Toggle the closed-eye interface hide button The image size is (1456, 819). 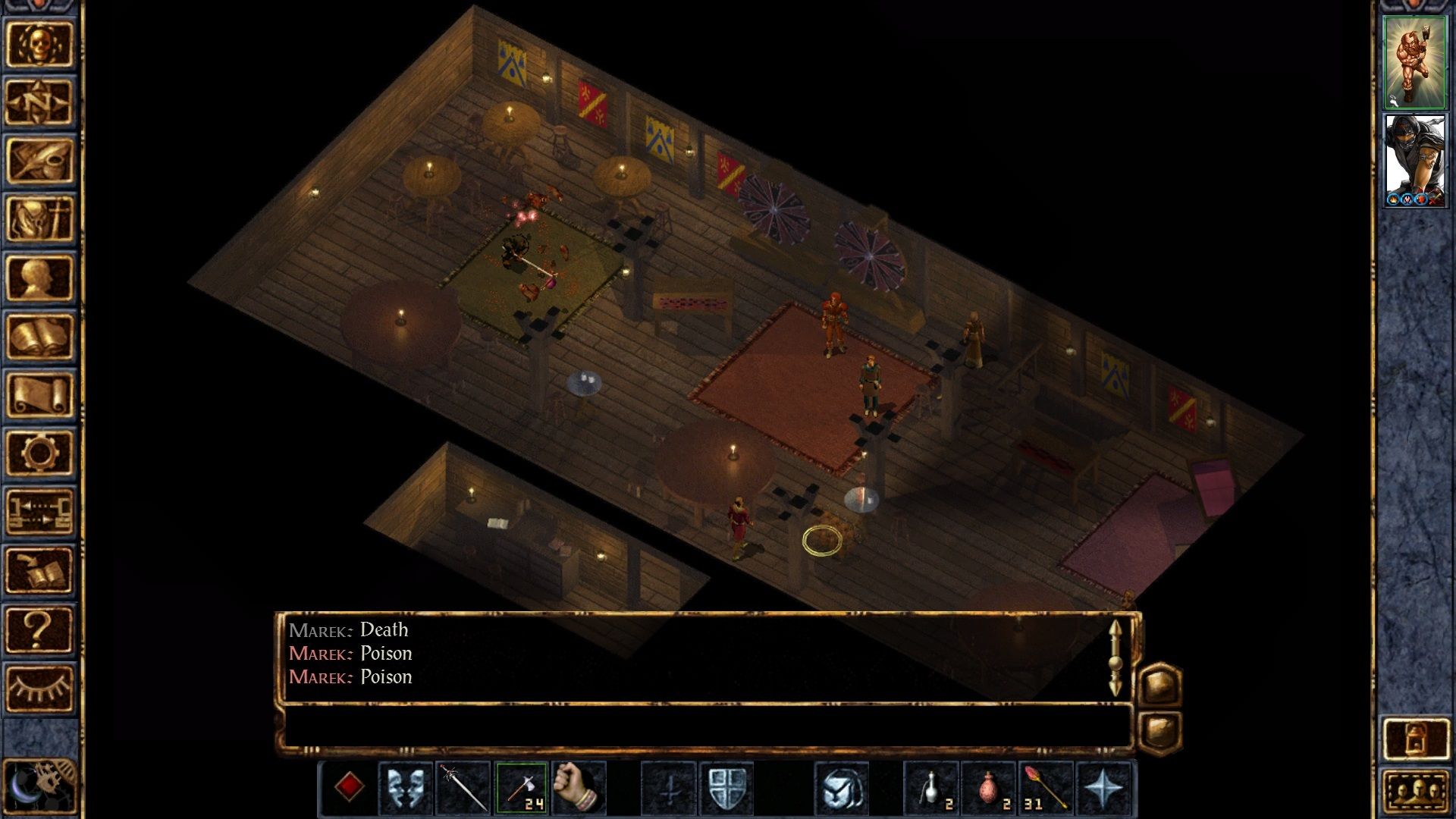click(x=39, y=687)
